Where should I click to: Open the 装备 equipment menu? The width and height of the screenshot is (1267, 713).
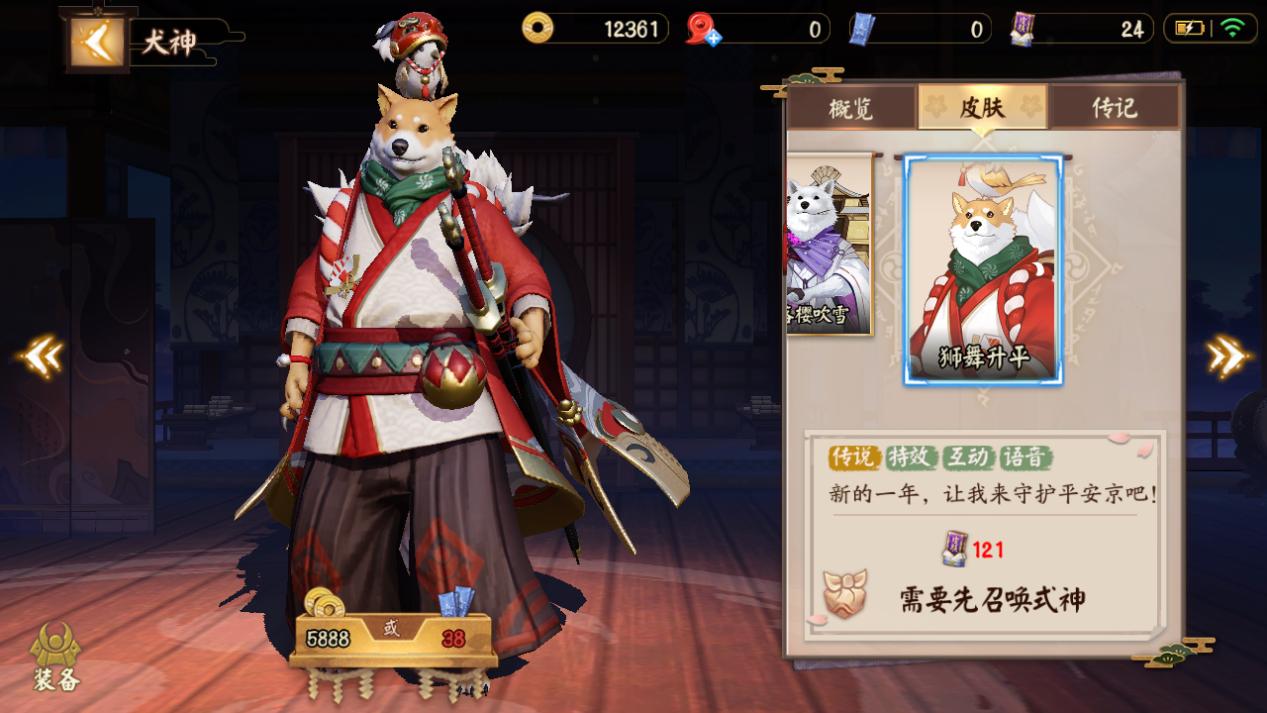tap(56, 656)
